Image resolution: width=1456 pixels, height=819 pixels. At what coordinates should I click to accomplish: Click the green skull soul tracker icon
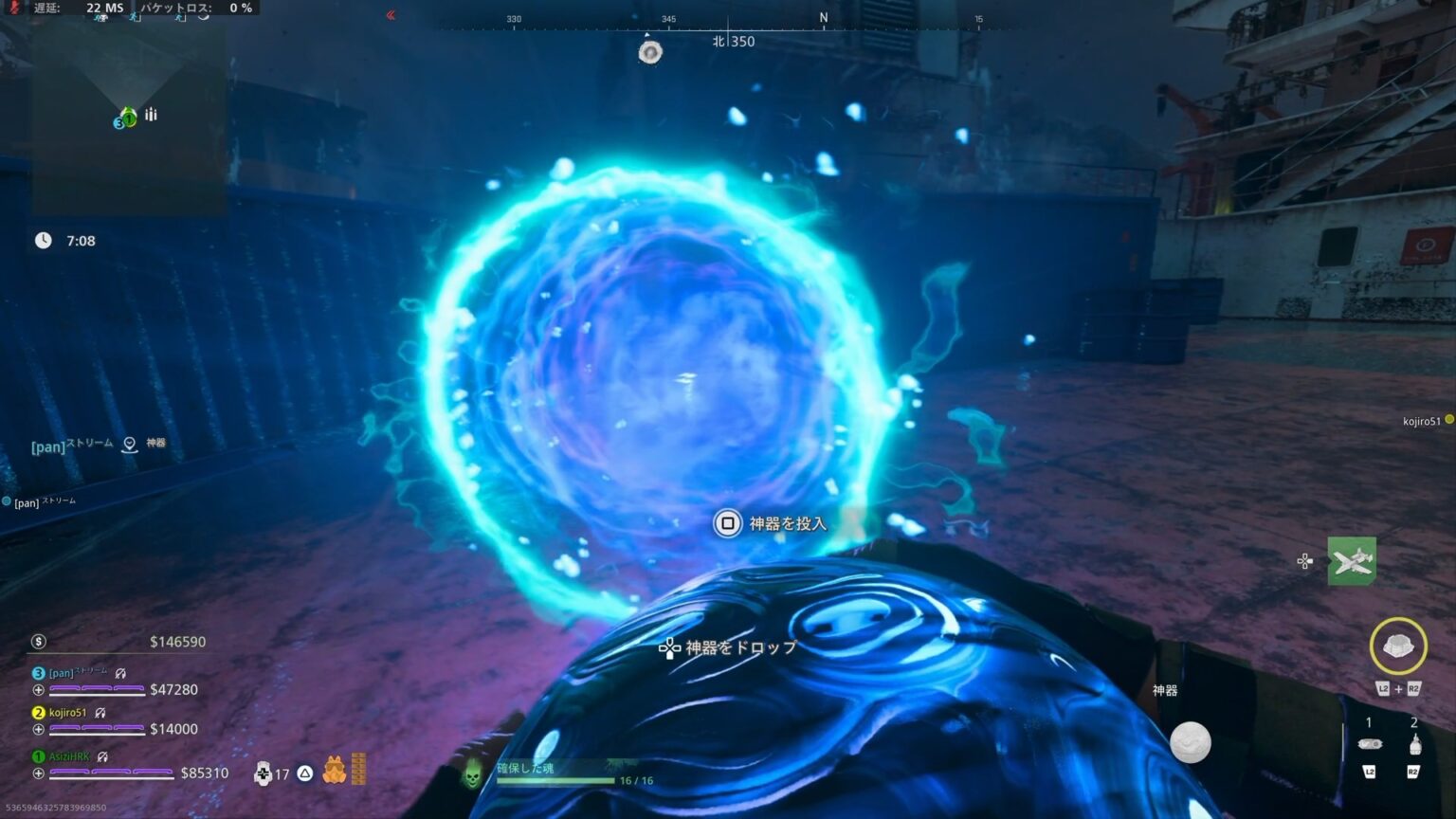pos(471,776)
